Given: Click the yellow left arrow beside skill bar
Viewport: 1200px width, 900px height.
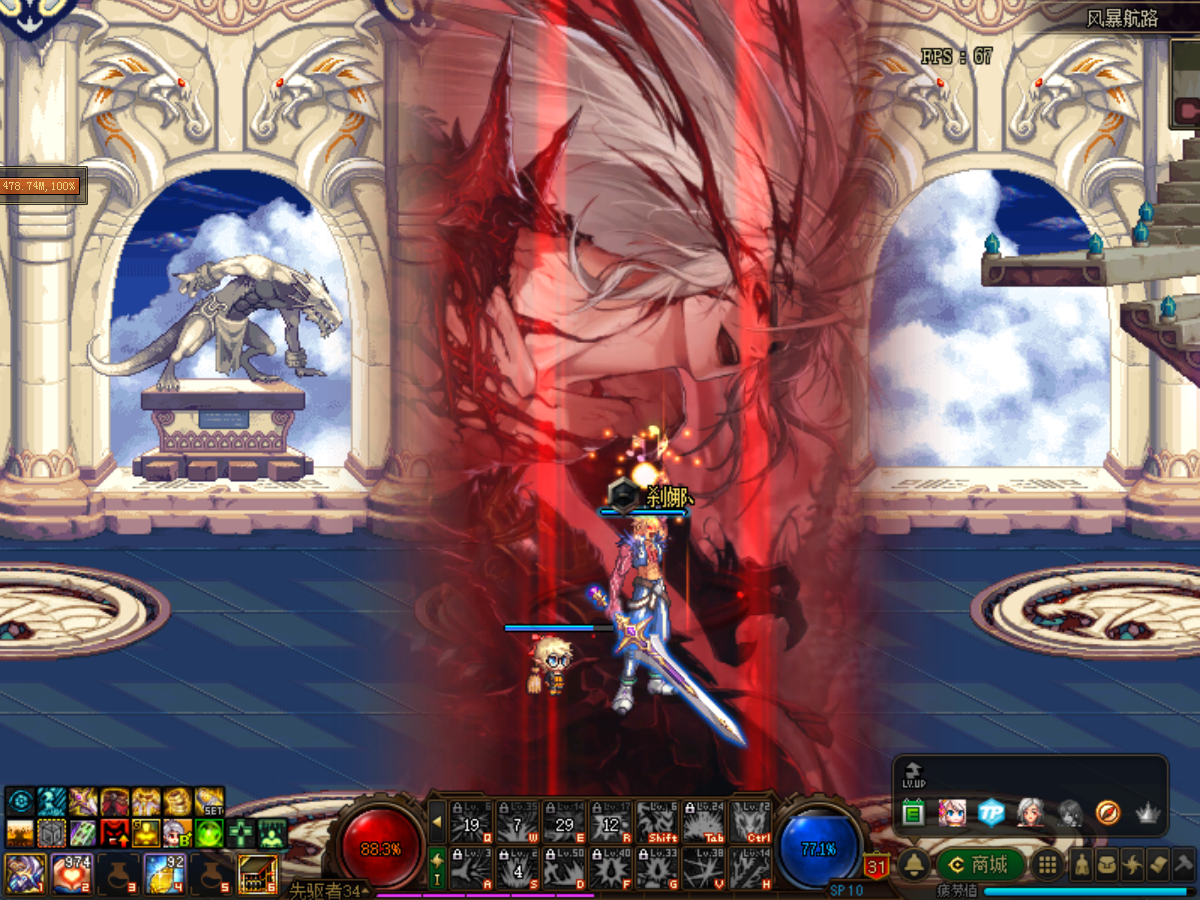Looking at the screenshot, I should 437,822.
